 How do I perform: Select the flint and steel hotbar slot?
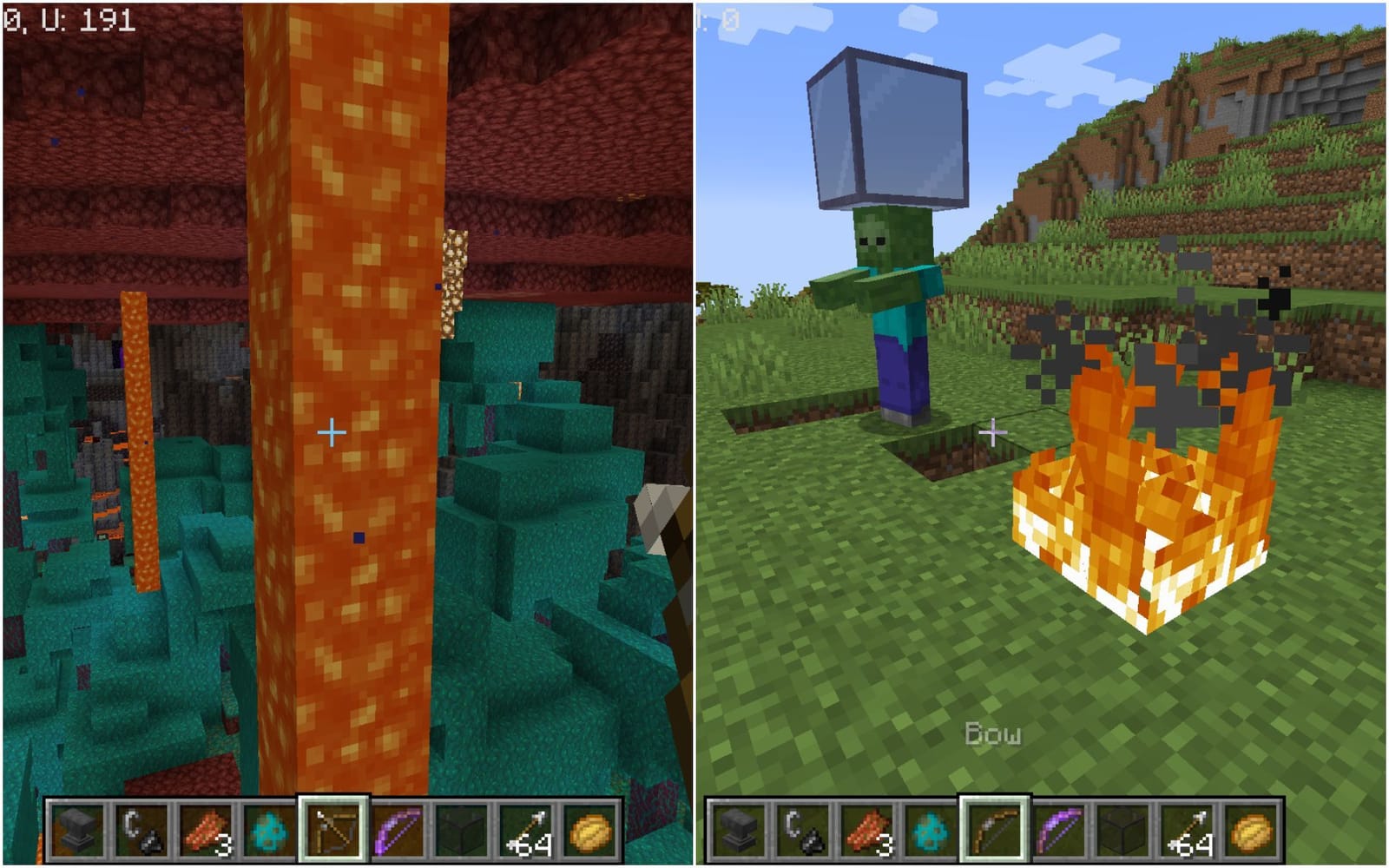pyautogui.click(x=143, y=829)
